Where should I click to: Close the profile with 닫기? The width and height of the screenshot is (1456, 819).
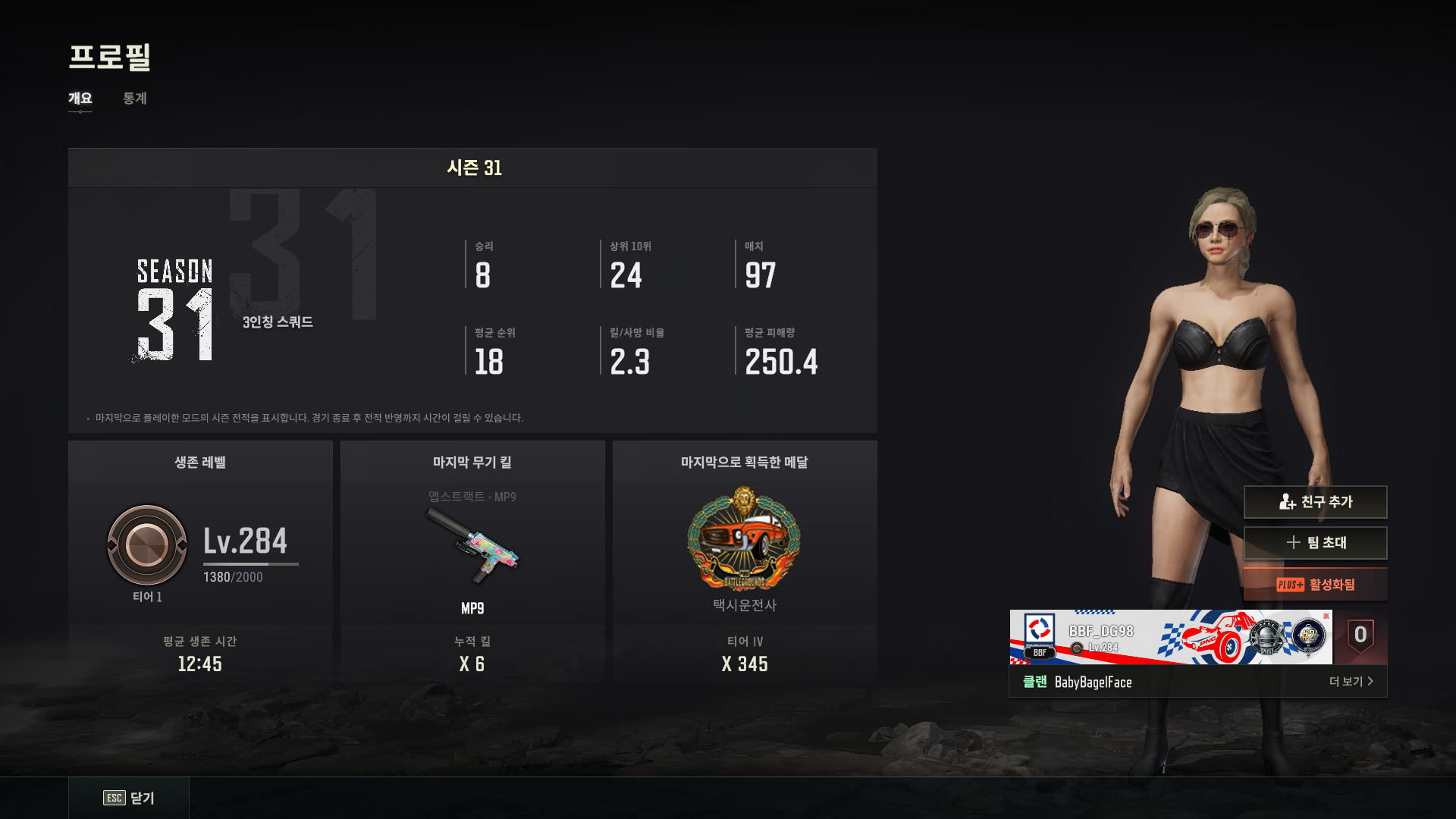[x=129, y=798]
